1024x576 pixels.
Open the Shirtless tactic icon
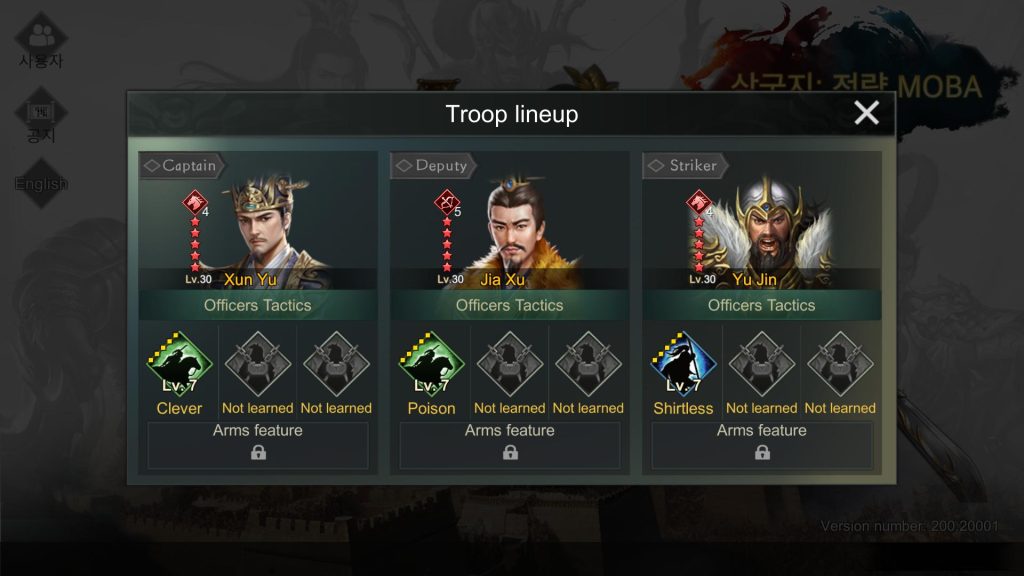tap(684, 366)
